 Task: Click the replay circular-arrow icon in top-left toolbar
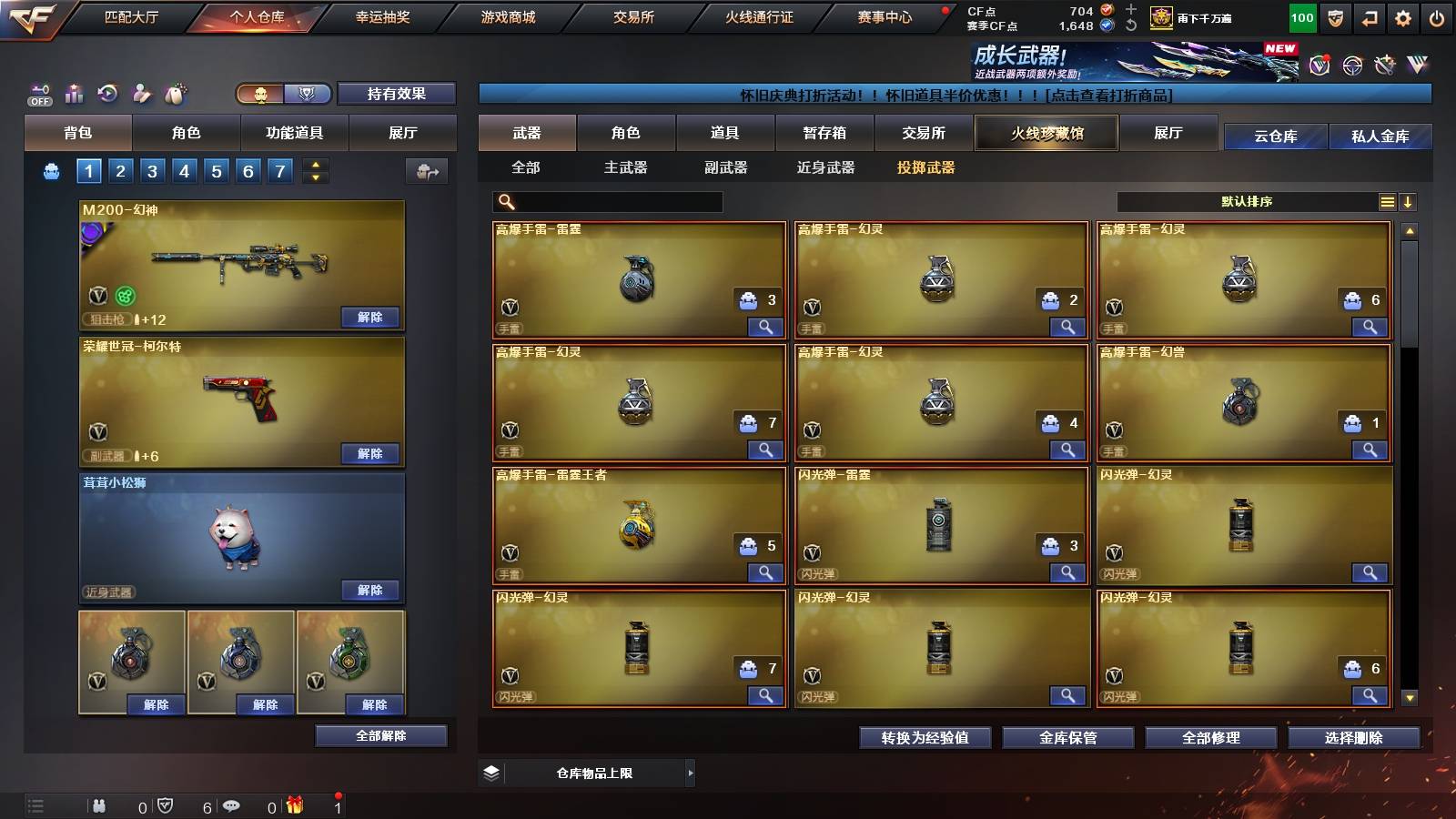(107, 93)
